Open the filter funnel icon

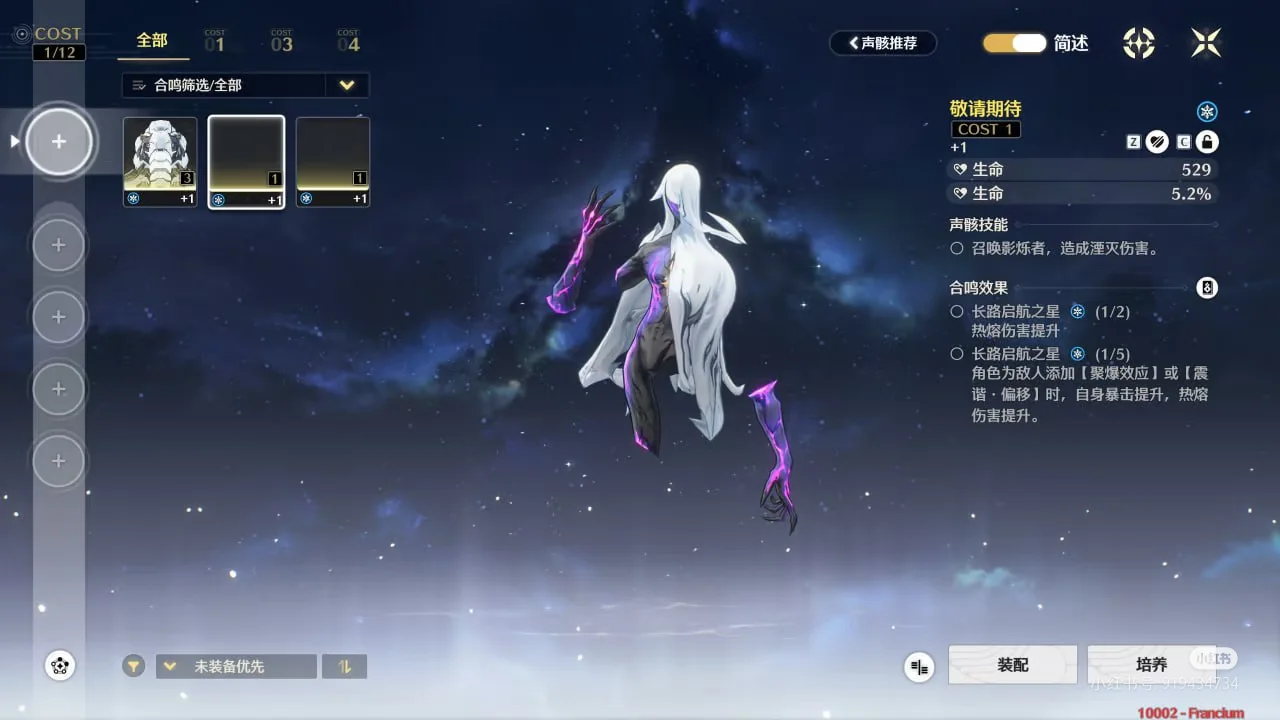pos(134,666)
